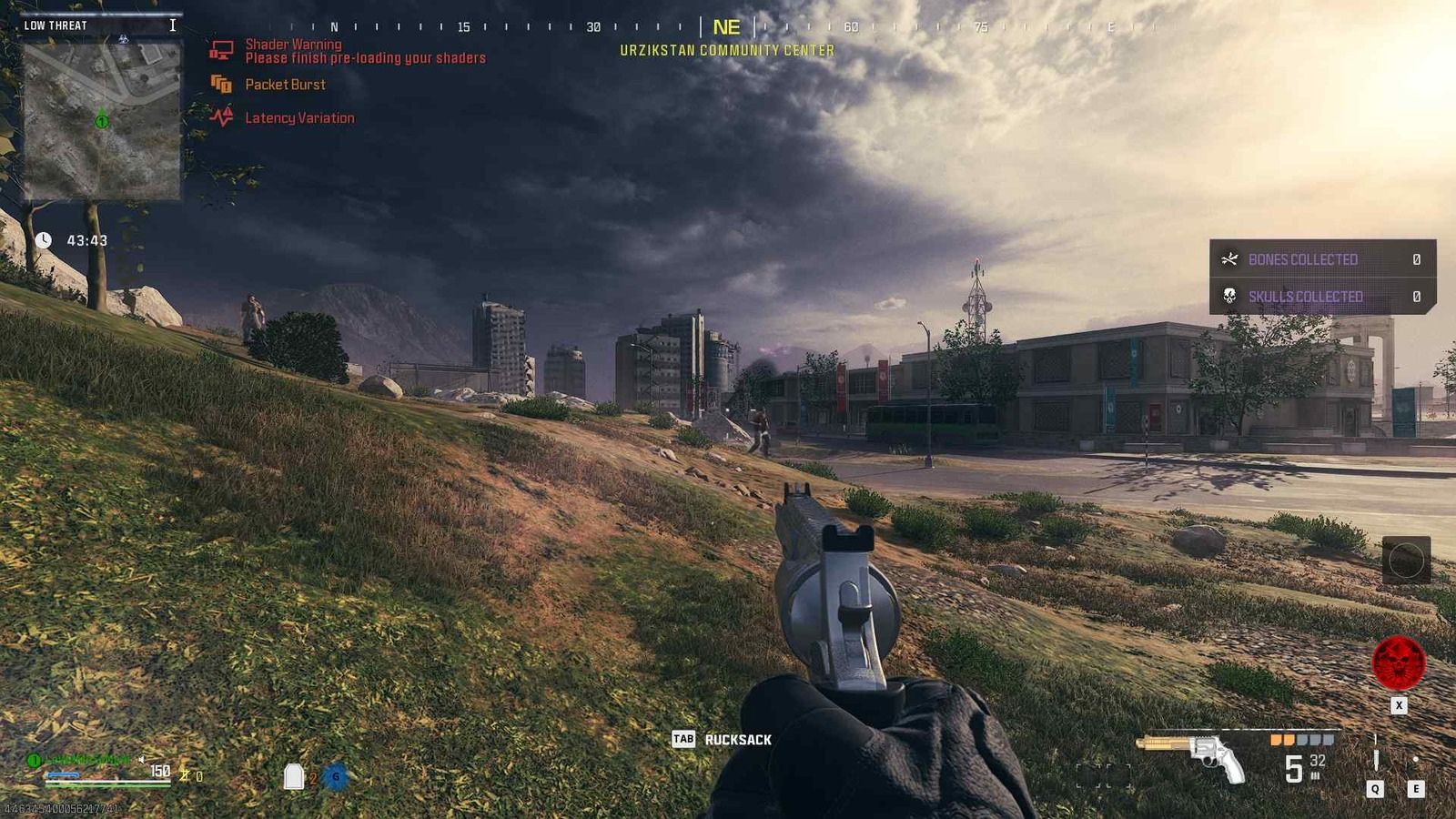Click the URZIKSTAN COMMUNITY CENTER location label

(727, 51)
